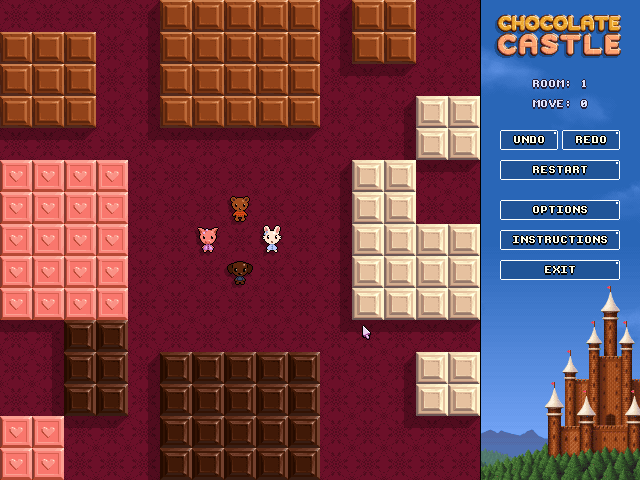Show the Instructions screen

coord(560,240)
